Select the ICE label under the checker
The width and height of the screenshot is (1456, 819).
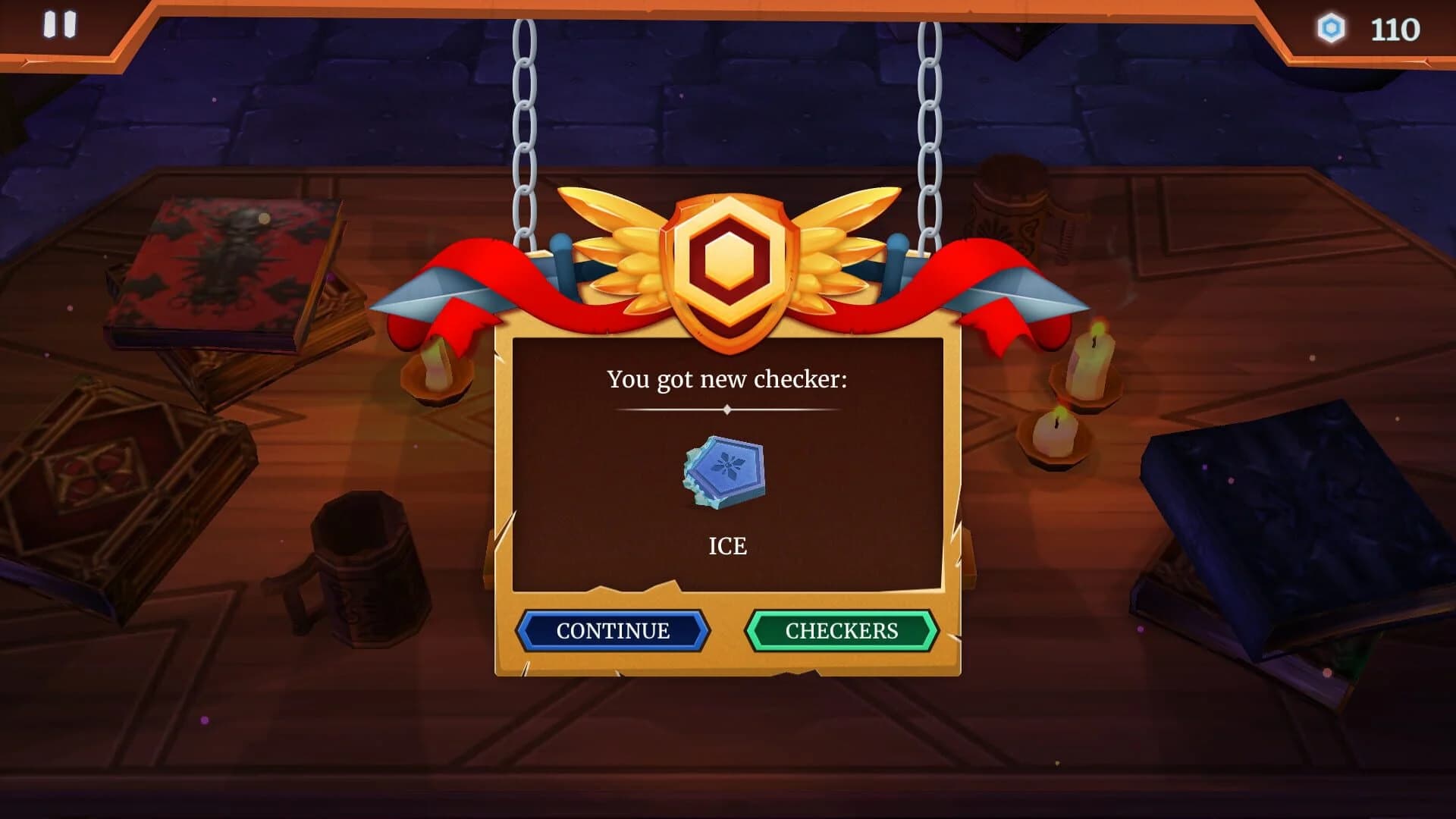coord(728,544)
